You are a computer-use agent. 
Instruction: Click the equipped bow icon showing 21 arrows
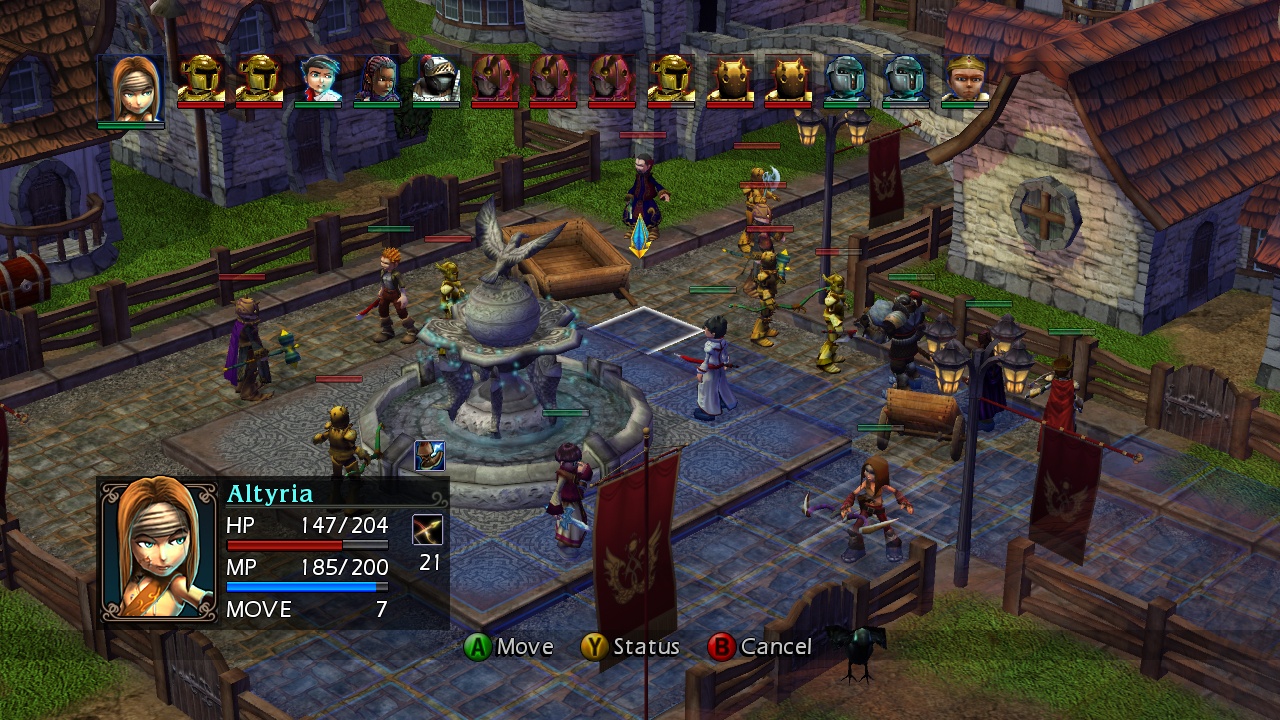tap(429, 532)
